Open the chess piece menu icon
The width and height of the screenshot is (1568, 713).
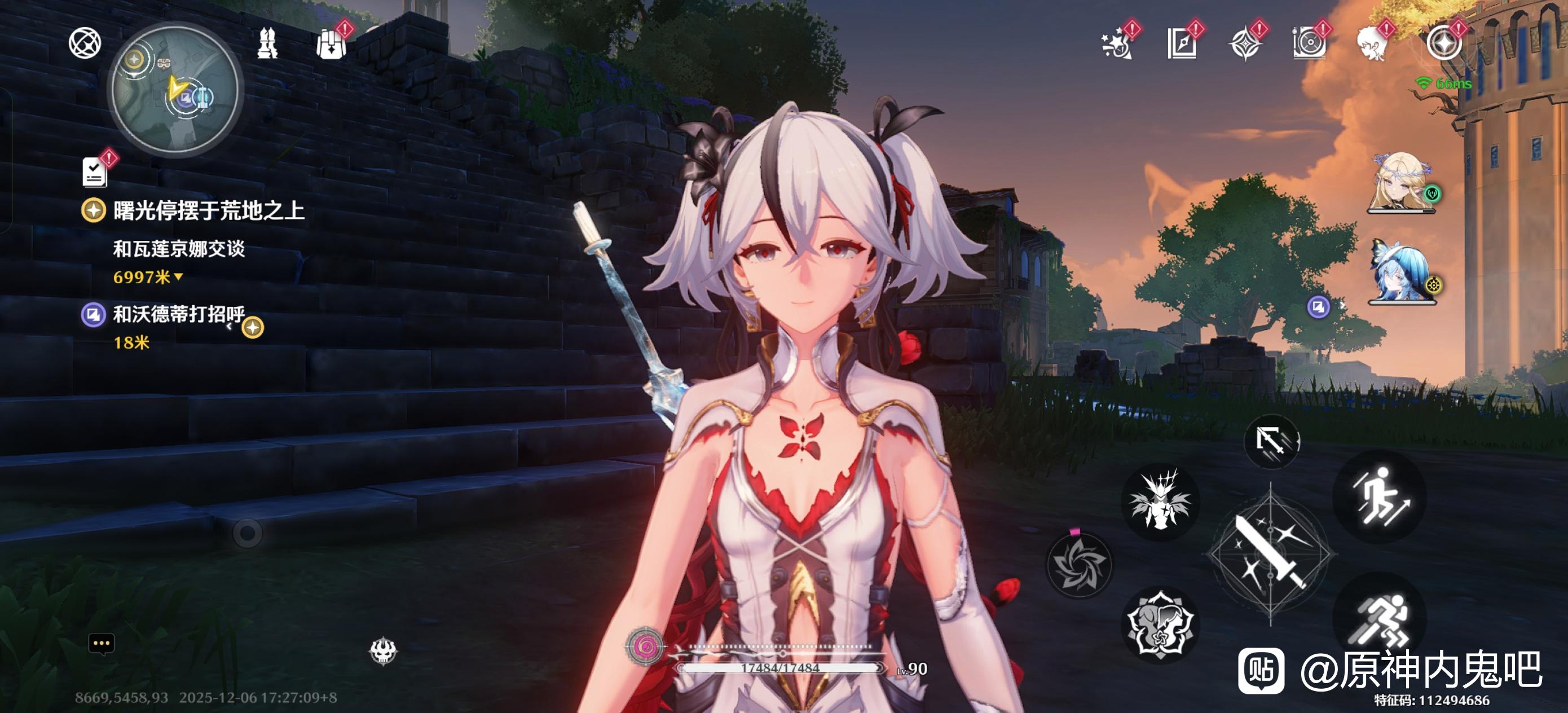click(267, 44)
